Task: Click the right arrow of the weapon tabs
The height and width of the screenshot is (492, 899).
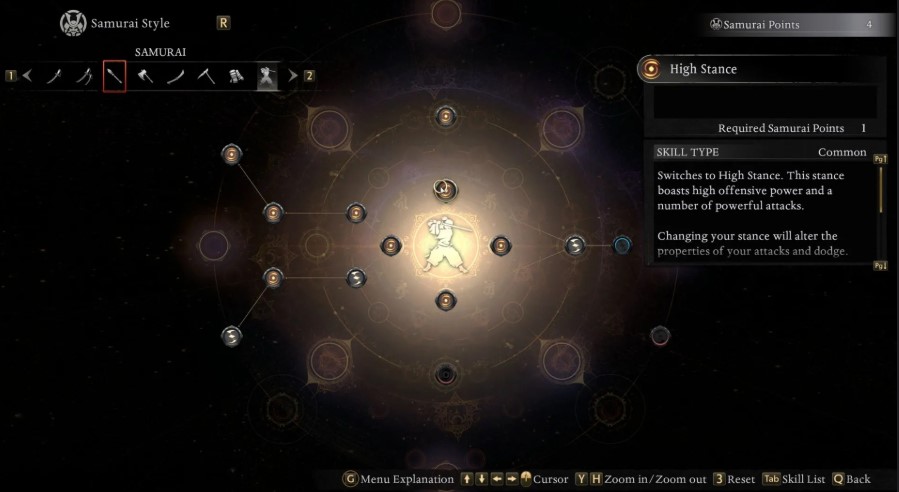Action: [293, 75]
